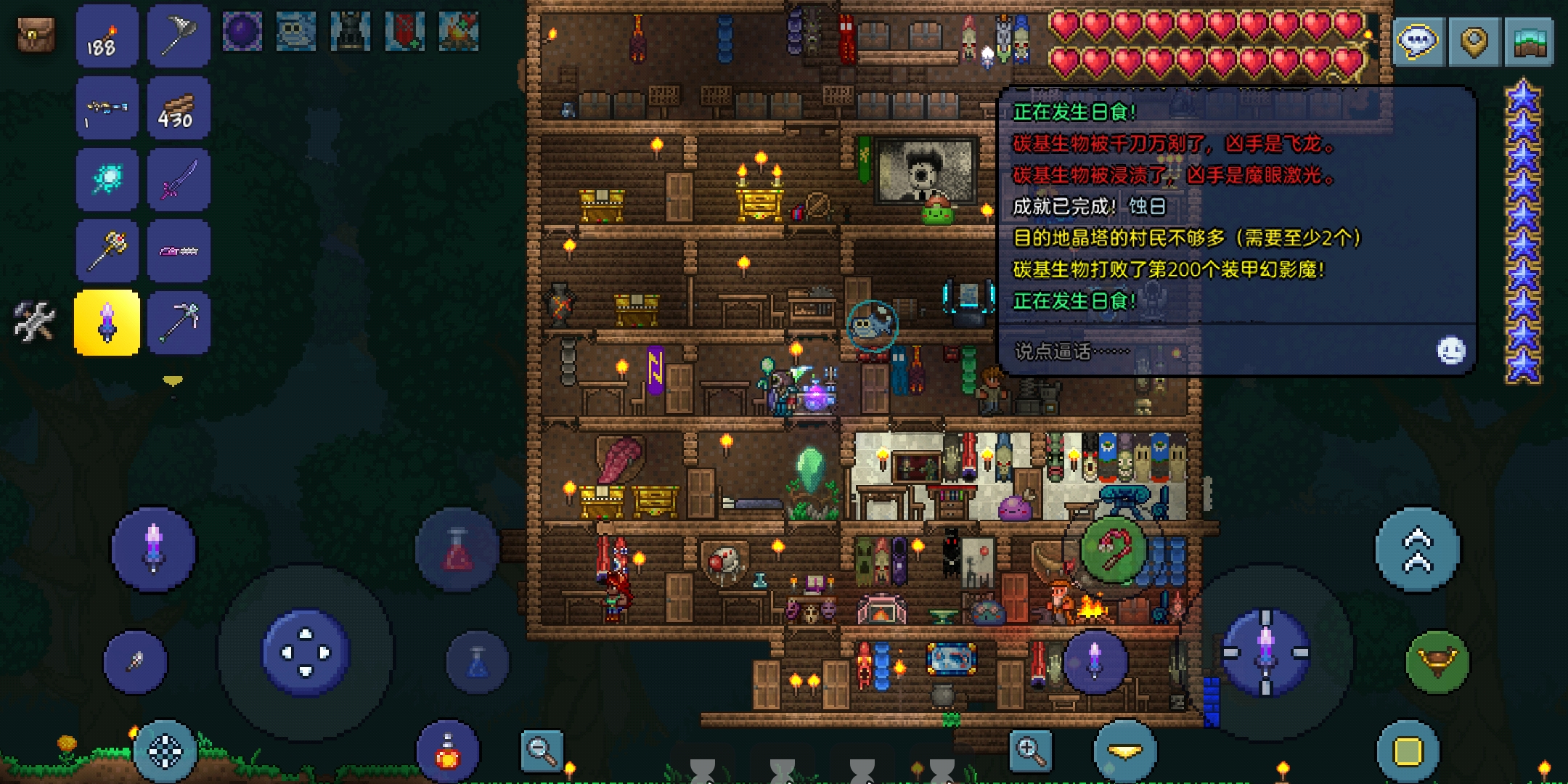Tap the double-arrow jump button
Viewport: 1568px width, 784px height.
pyautogui.click(x=1417, y=550)
